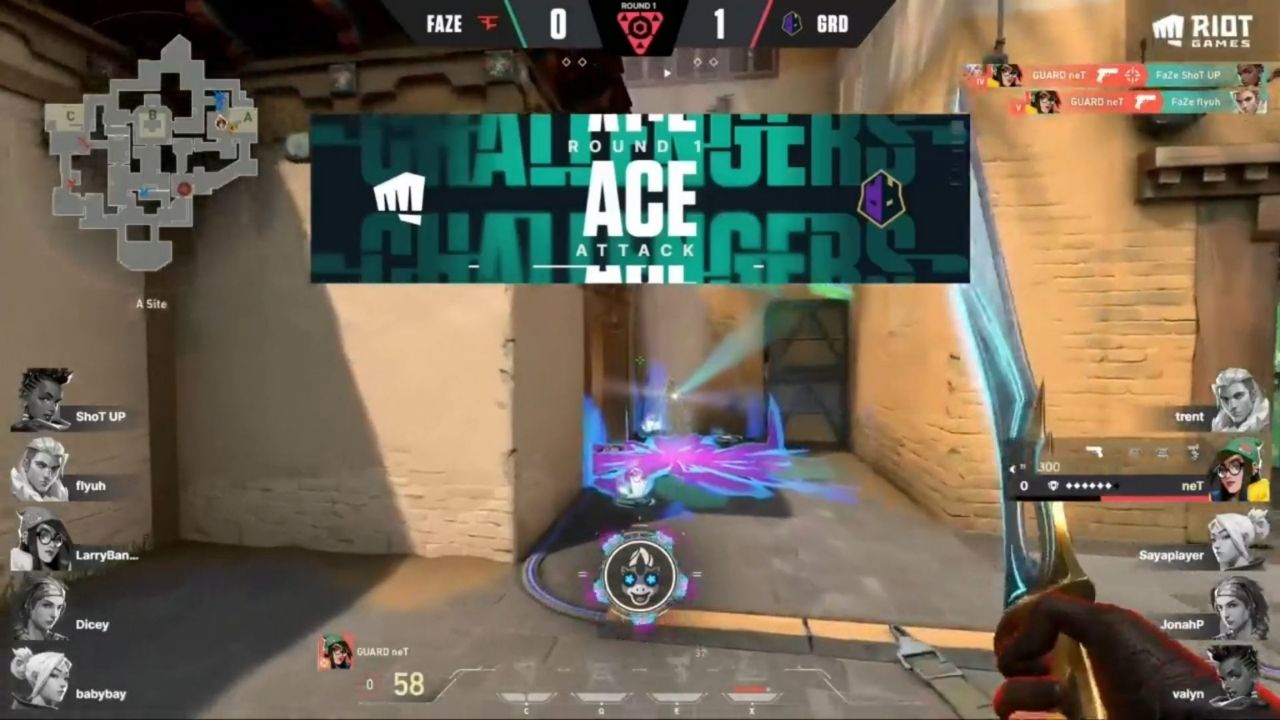Click the pistol weapon icon in neT's loadout
The height and width of the screenshot is (720, 1280).
[1096, 451]
